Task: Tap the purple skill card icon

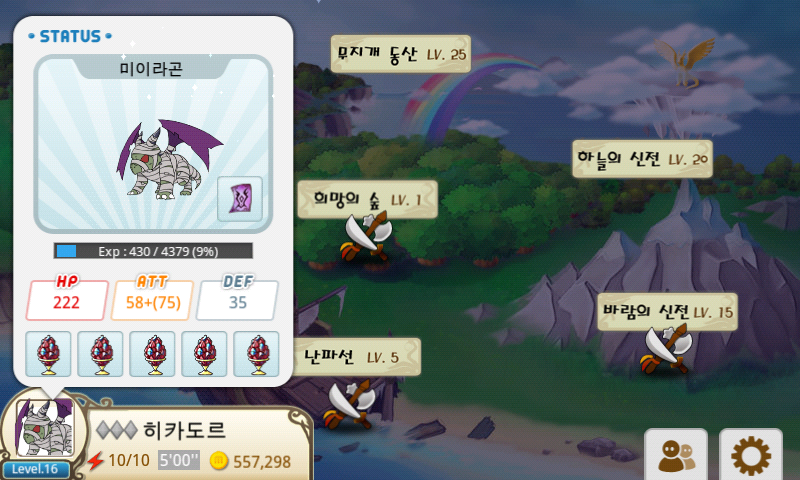Action: pyautogui.click(x=240, y=198)
